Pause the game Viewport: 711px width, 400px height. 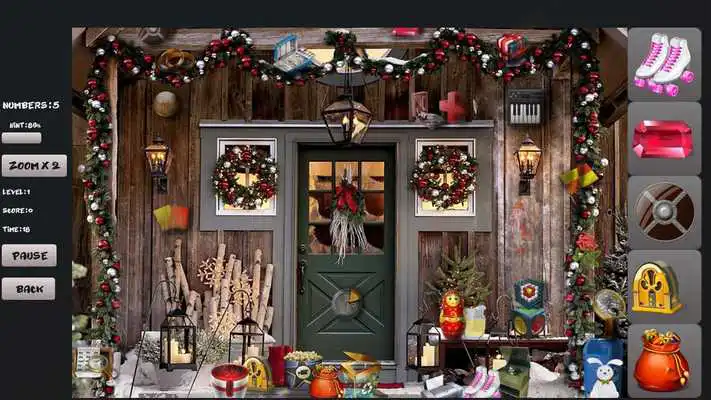click(29, 255)
